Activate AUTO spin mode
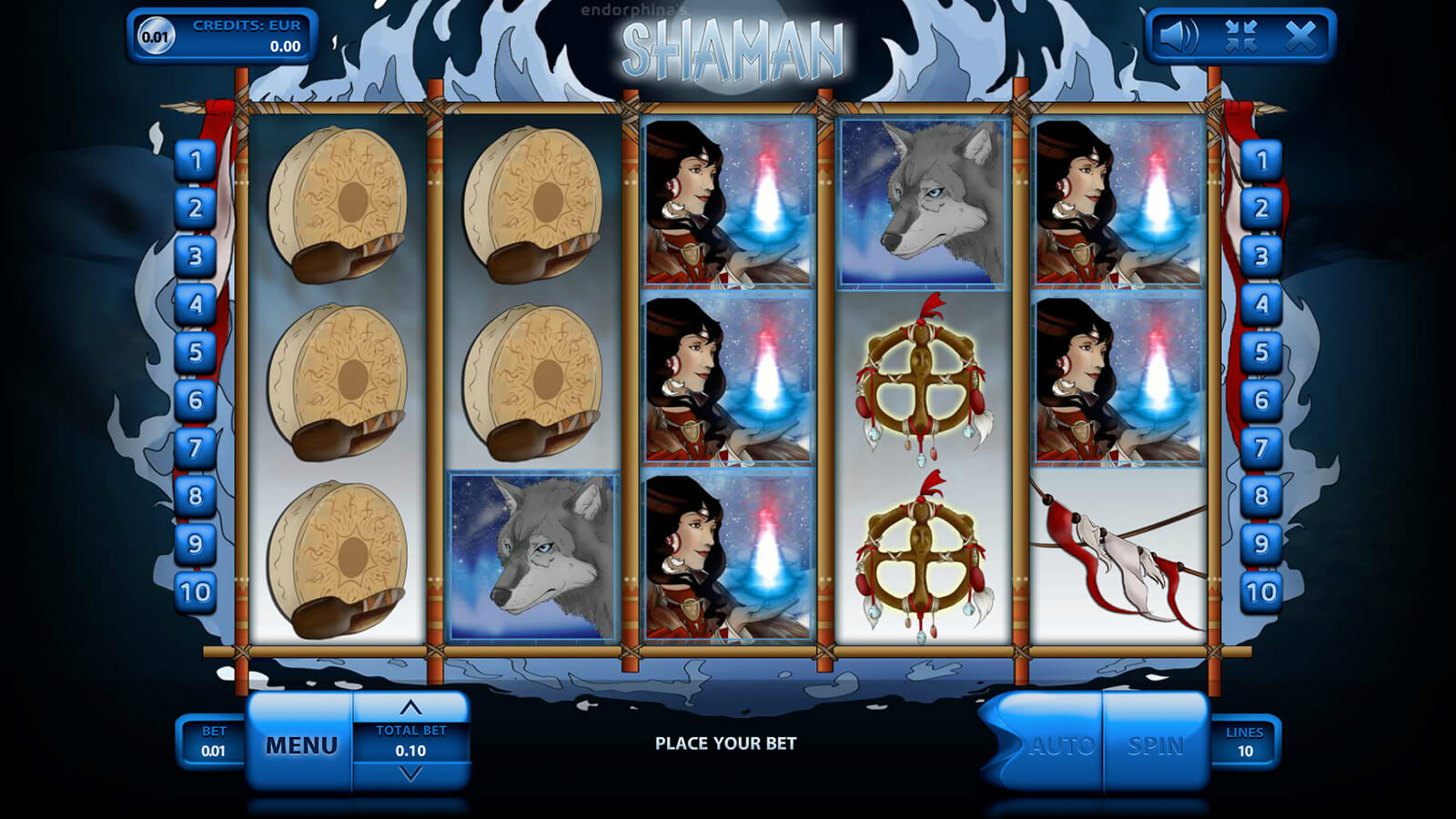 [x=1060, y=745]
